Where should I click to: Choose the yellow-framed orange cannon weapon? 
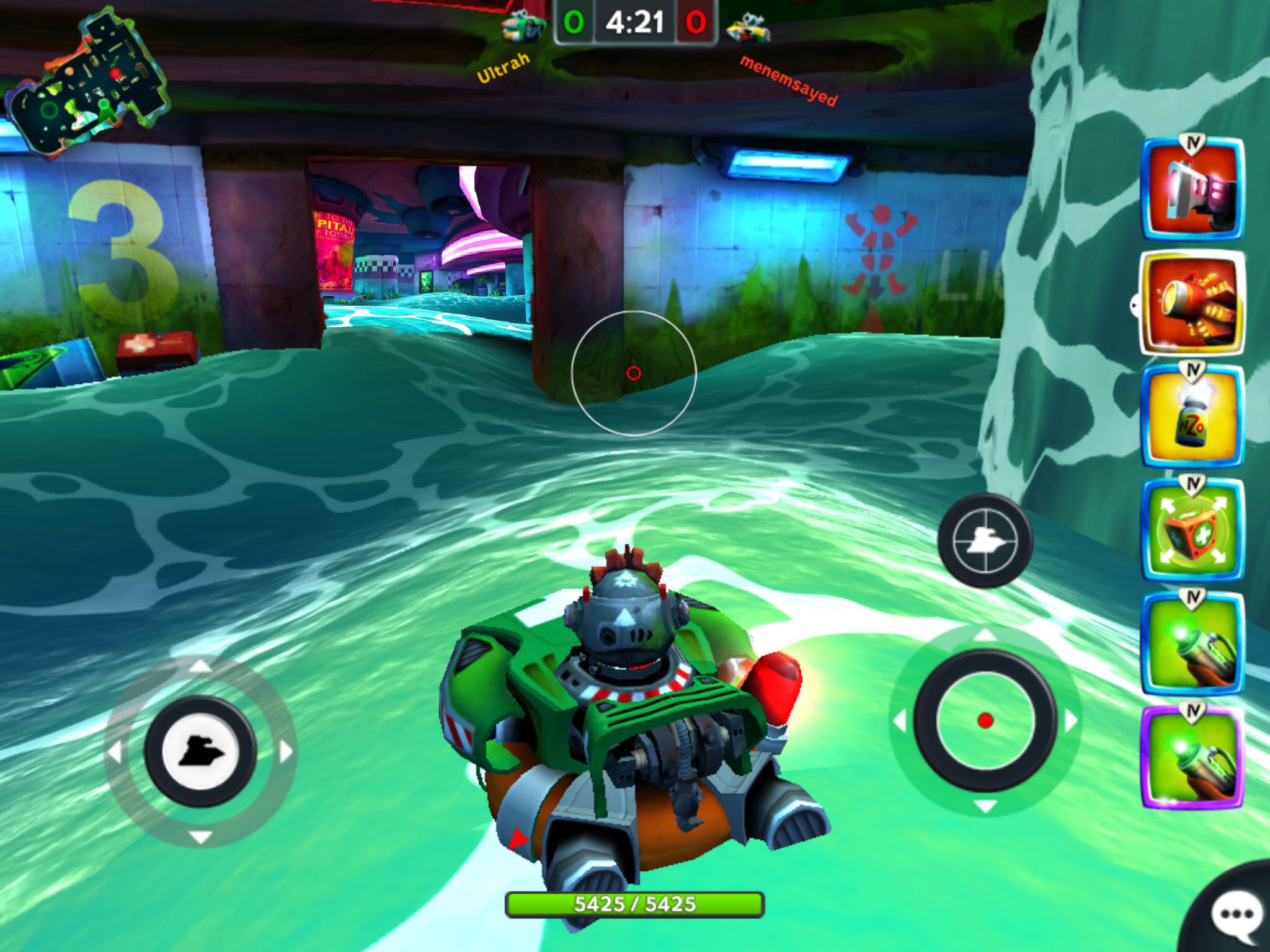coord(1192,304)
